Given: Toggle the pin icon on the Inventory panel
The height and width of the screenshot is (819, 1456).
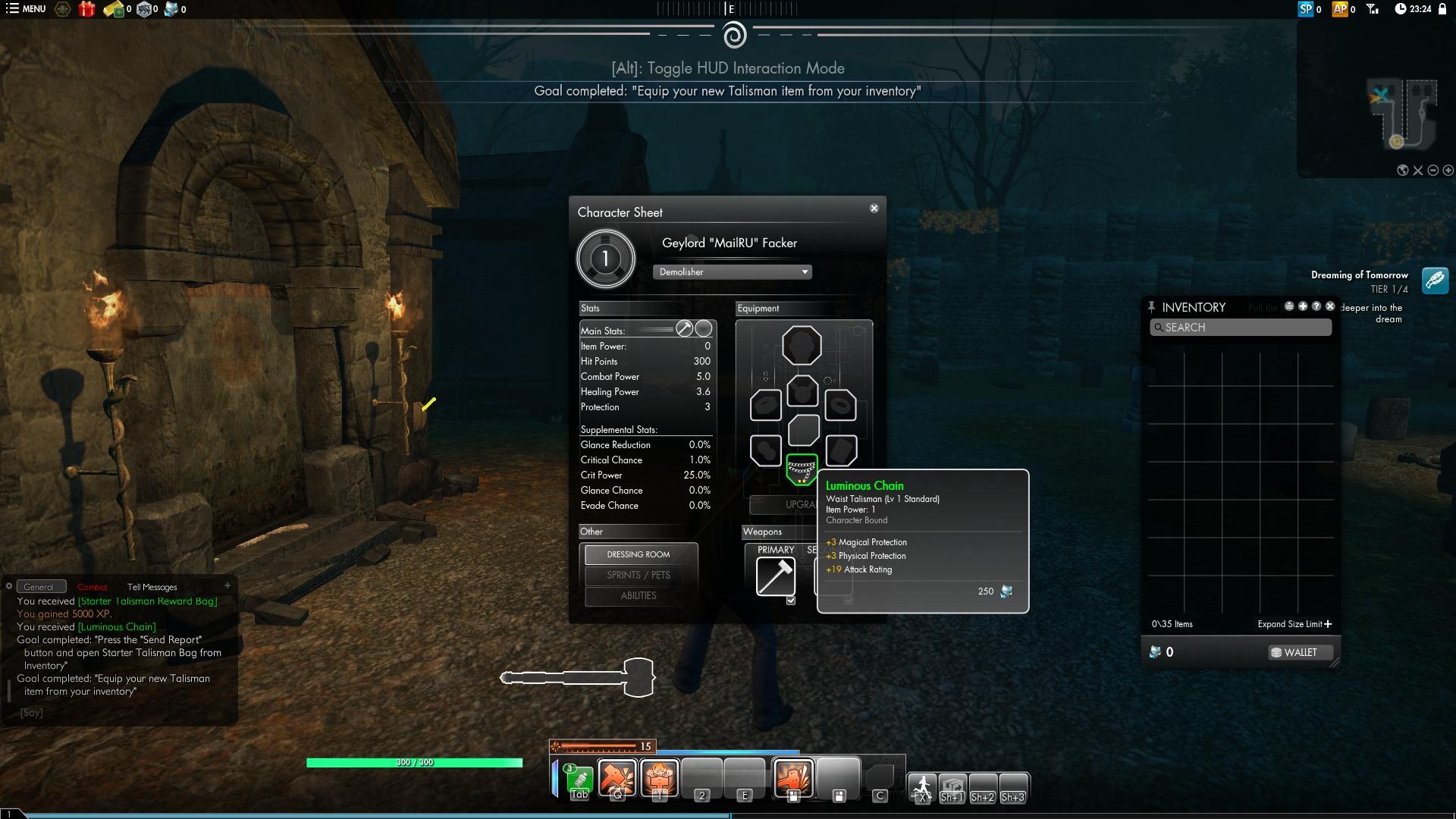Looking at the screenshot, I should click(x=1152, y=306).
